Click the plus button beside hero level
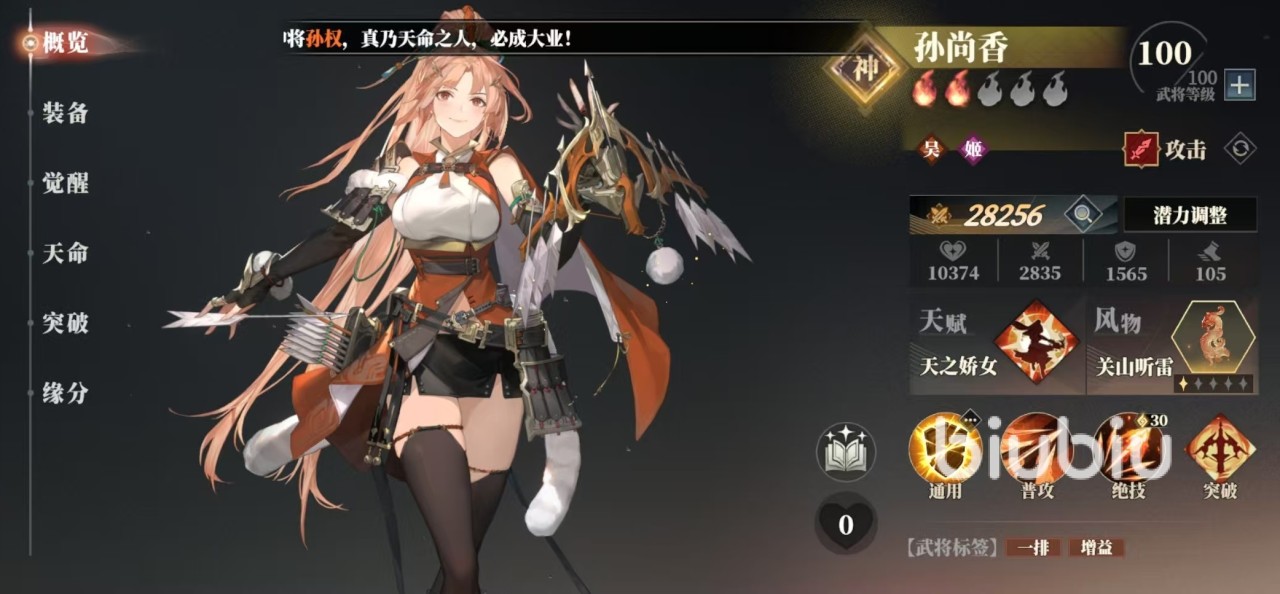 coord(1240,86)
